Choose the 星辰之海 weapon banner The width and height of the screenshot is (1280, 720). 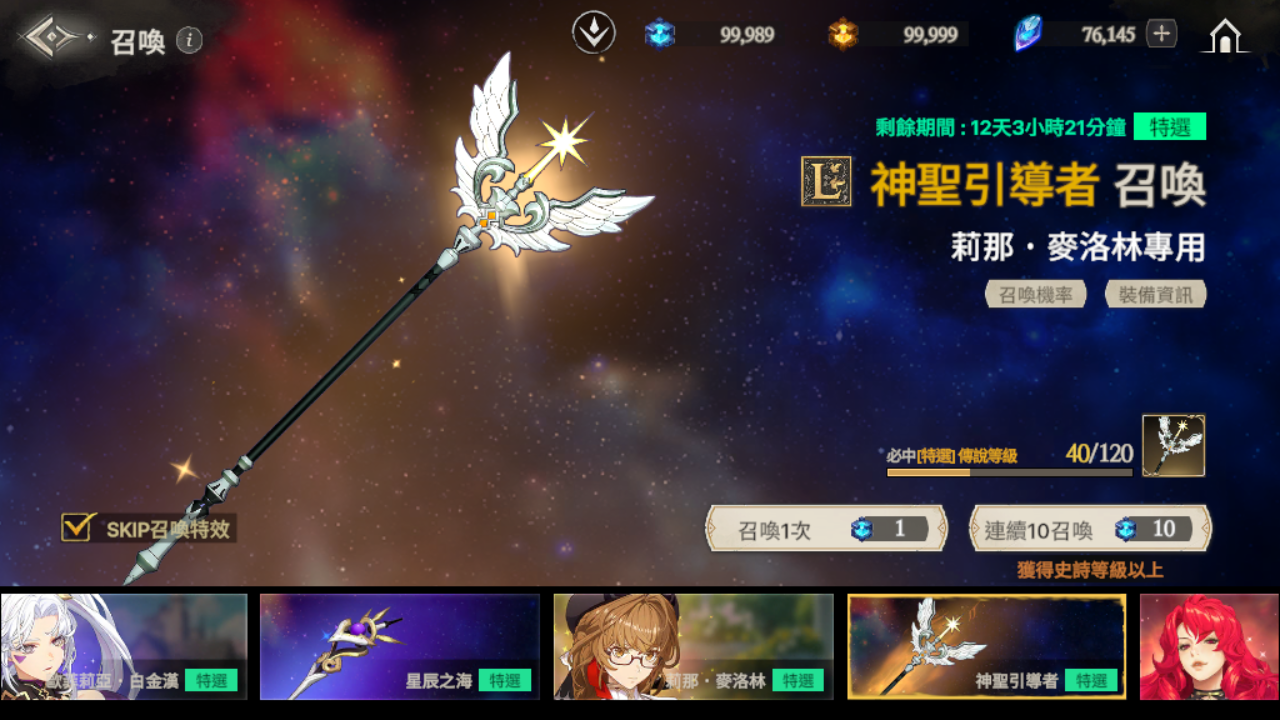tap(399, 646)
